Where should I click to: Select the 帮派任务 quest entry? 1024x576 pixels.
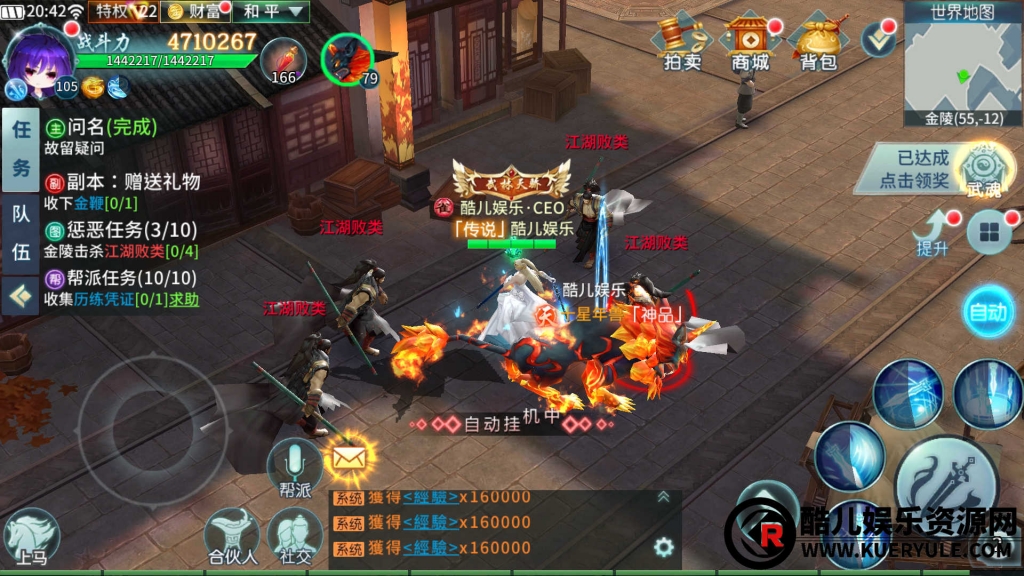pyautogui.click(x=120, y=289)
